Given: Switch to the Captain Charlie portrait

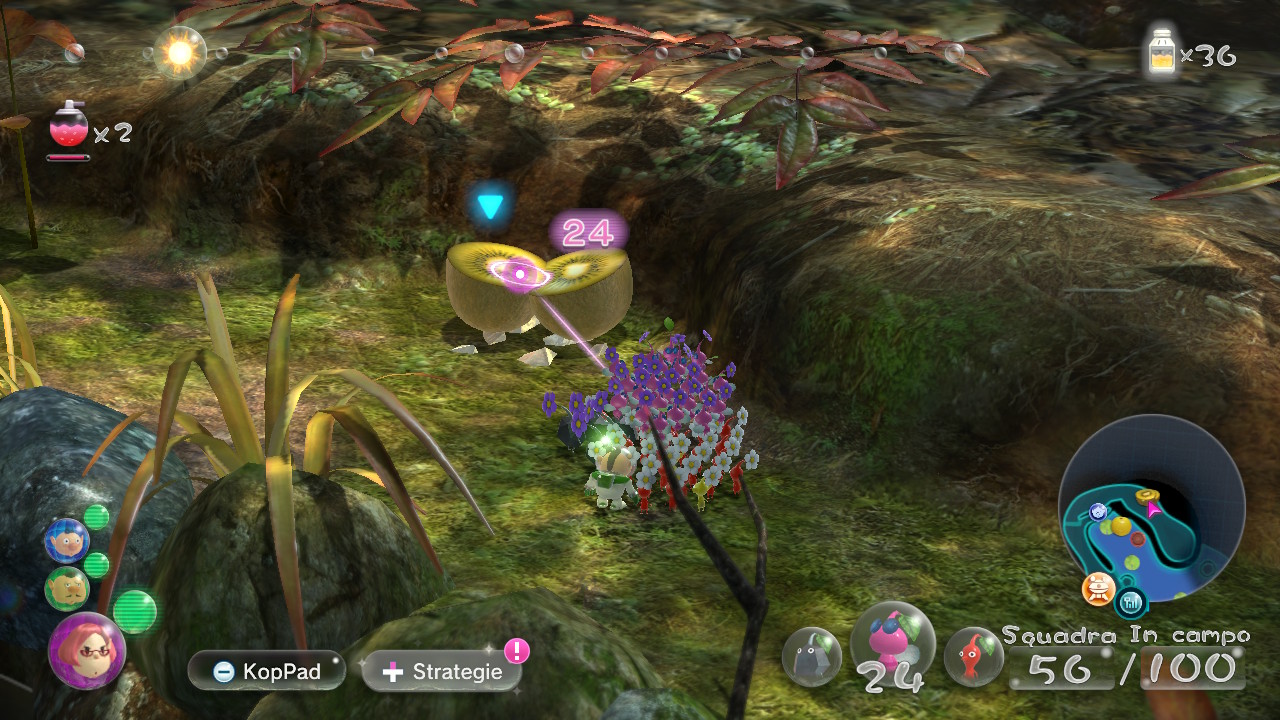Looking at the screenshot, I should click(x=66, y=588).
